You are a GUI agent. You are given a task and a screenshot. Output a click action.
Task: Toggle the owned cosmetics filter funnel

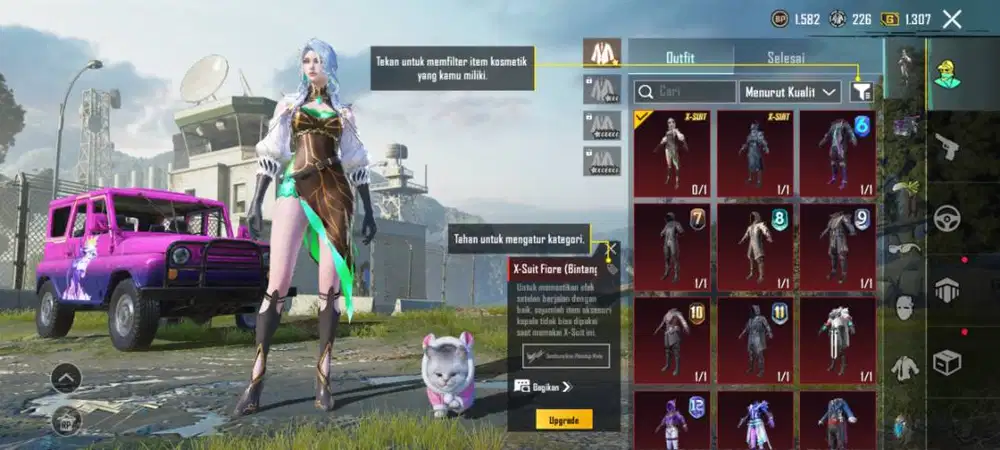[861, 92]
